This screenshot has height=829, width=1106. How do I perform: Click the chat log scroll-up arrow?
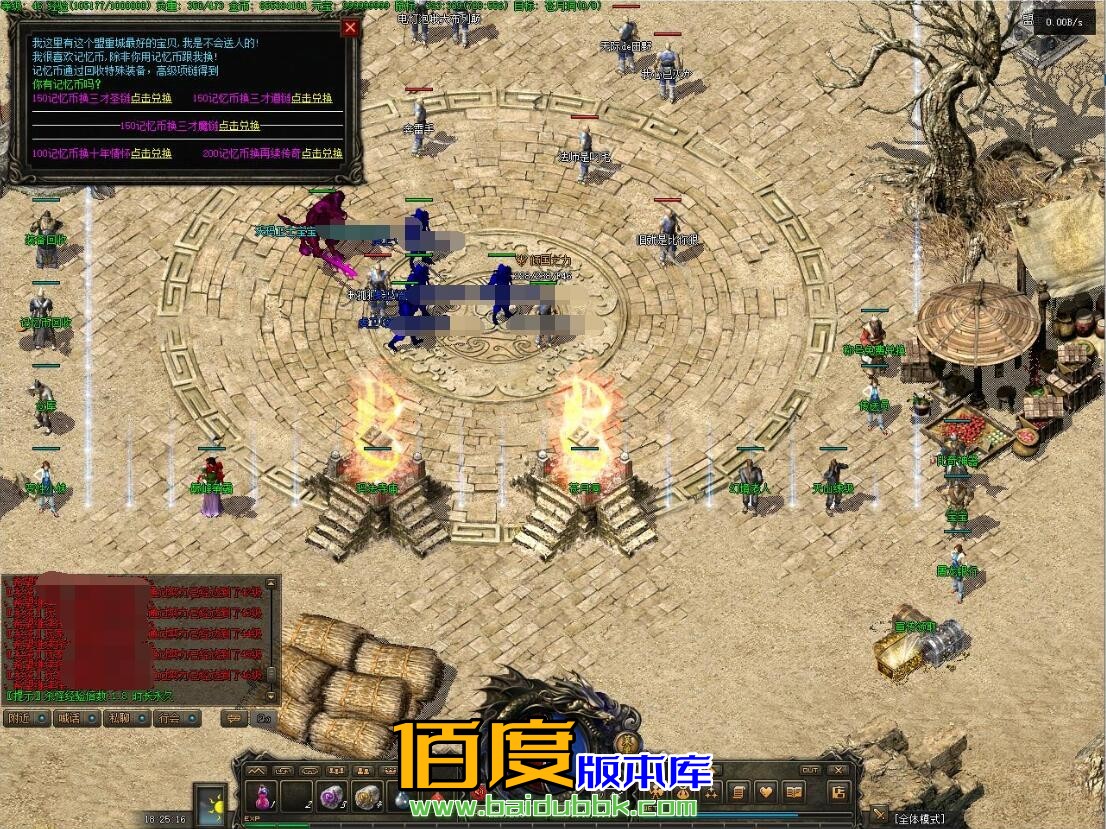click(270, 582)
